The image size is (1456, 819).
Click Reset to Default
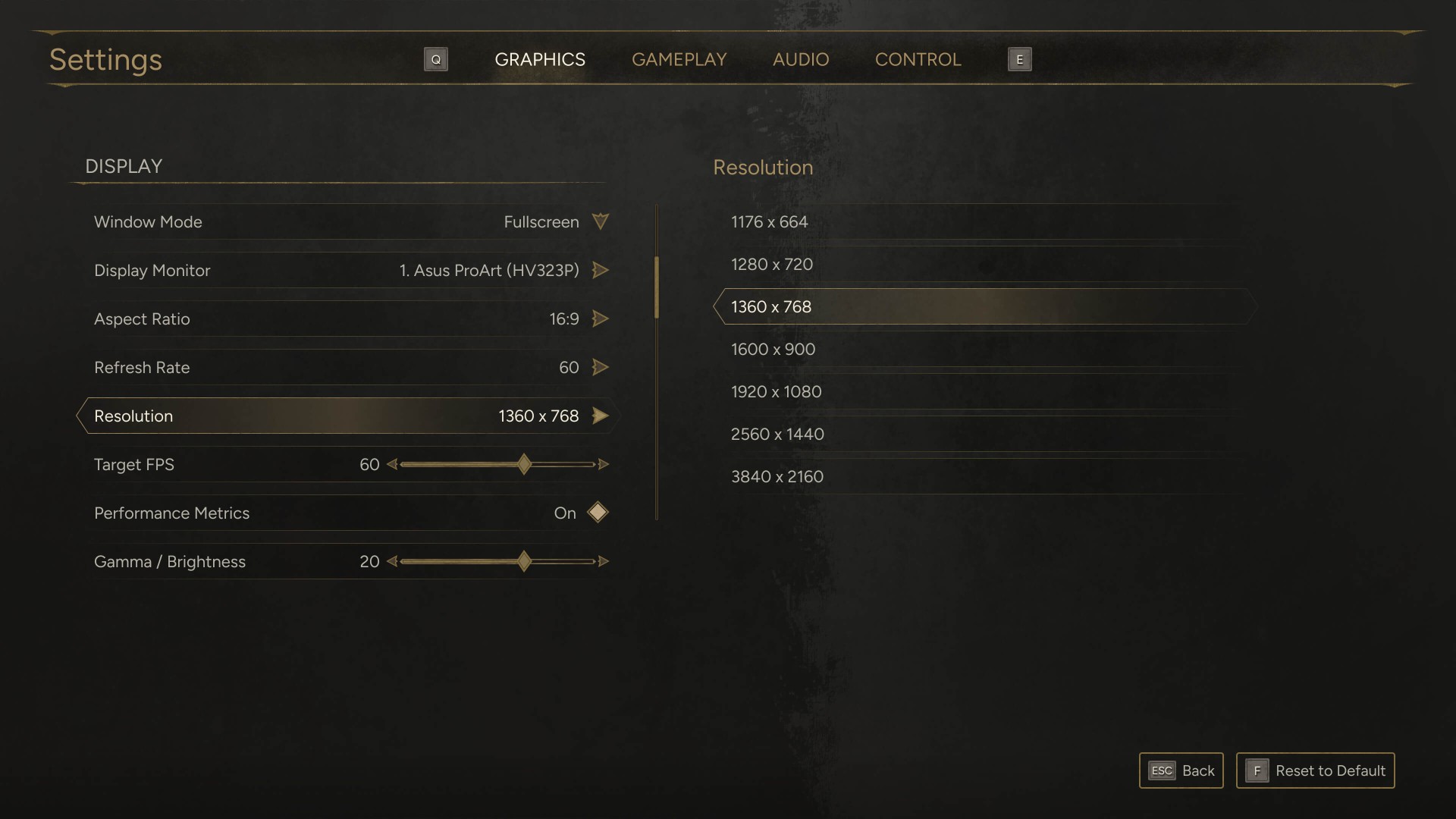(1315, 770)
